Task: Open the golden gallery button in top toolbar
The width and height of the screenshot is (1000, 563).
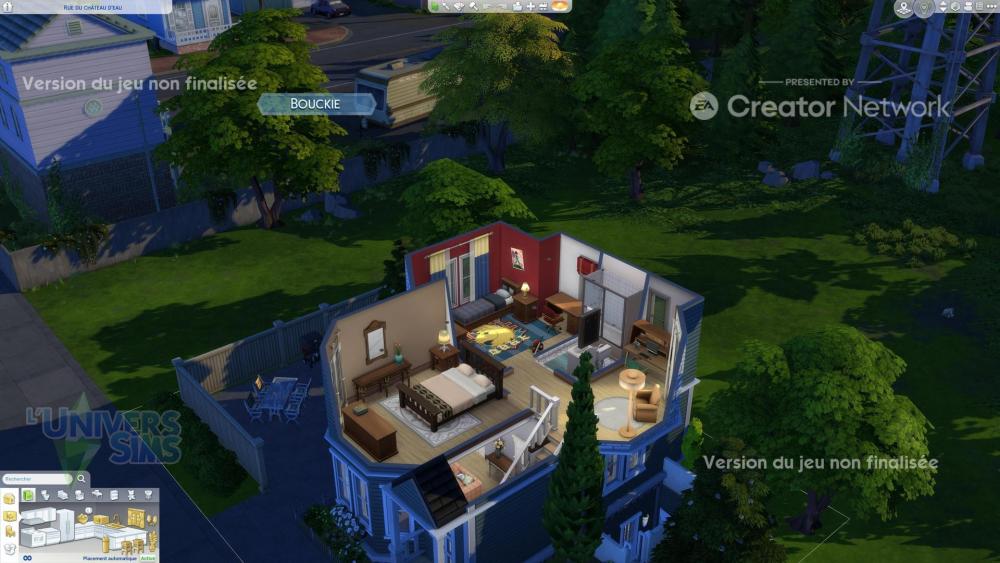Action: [x=561, y=6]
